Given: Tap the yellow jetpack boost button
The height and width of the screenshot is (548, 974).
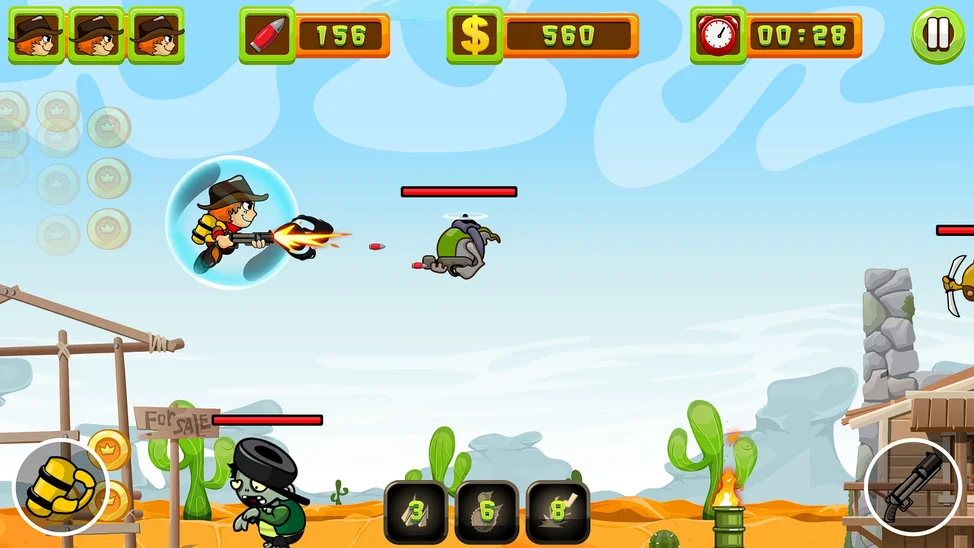Looking at the screenshot, I should point(60,487).
